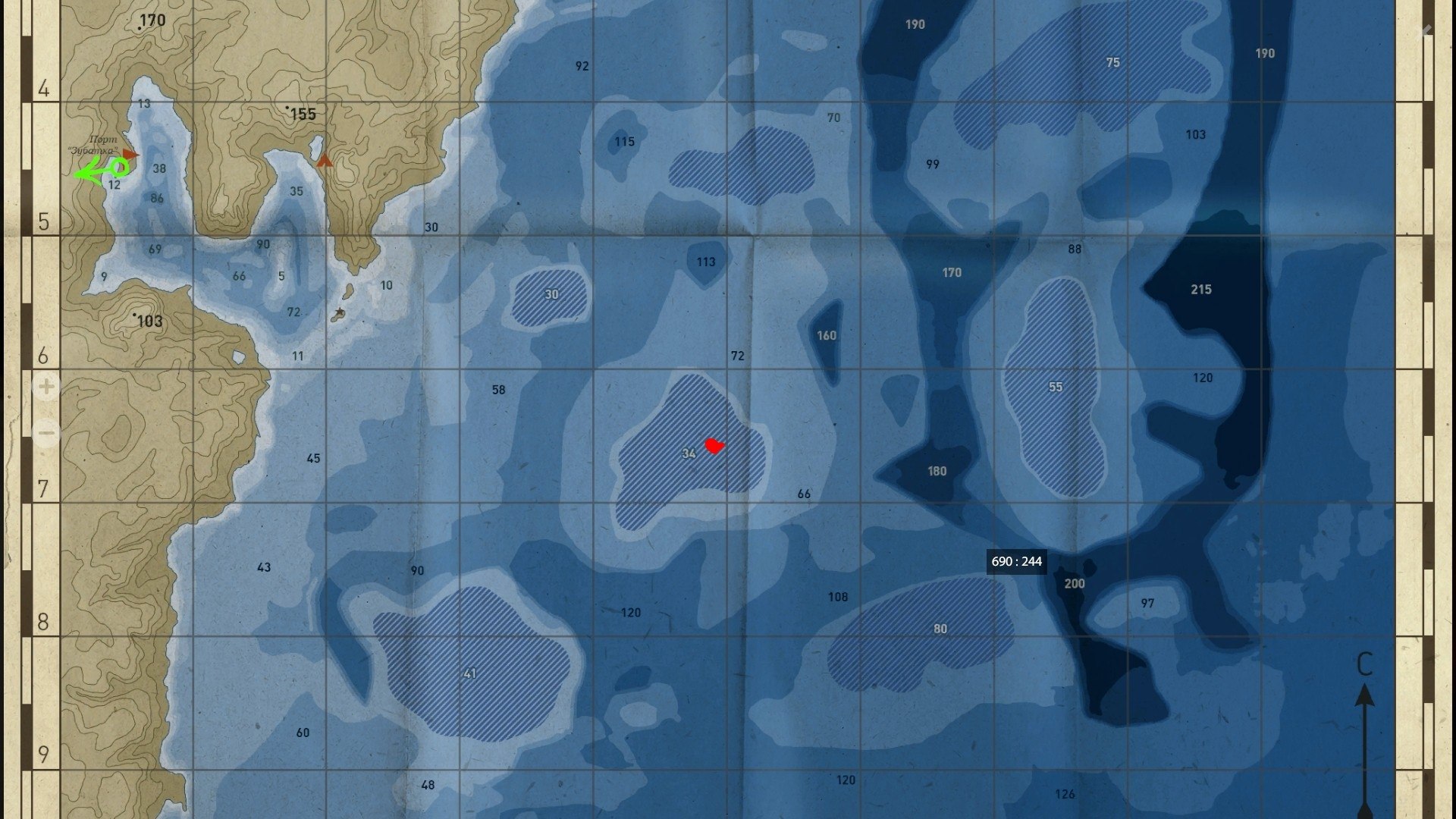Zoom out using the minus button
1456x819 pixels.
coord(45,433)
